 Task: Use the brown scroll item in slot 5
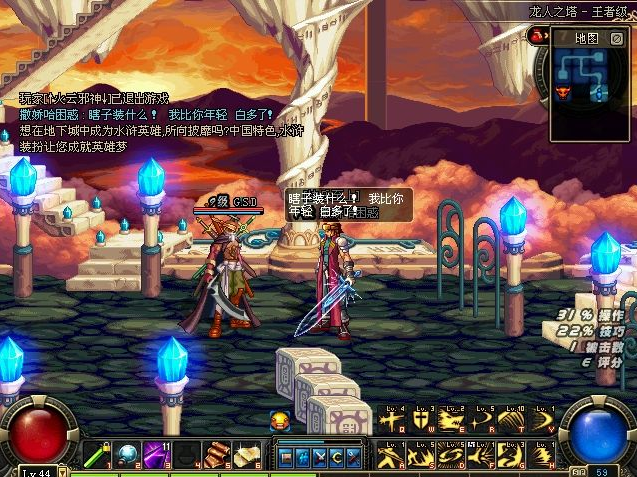[x=216, y=454]
